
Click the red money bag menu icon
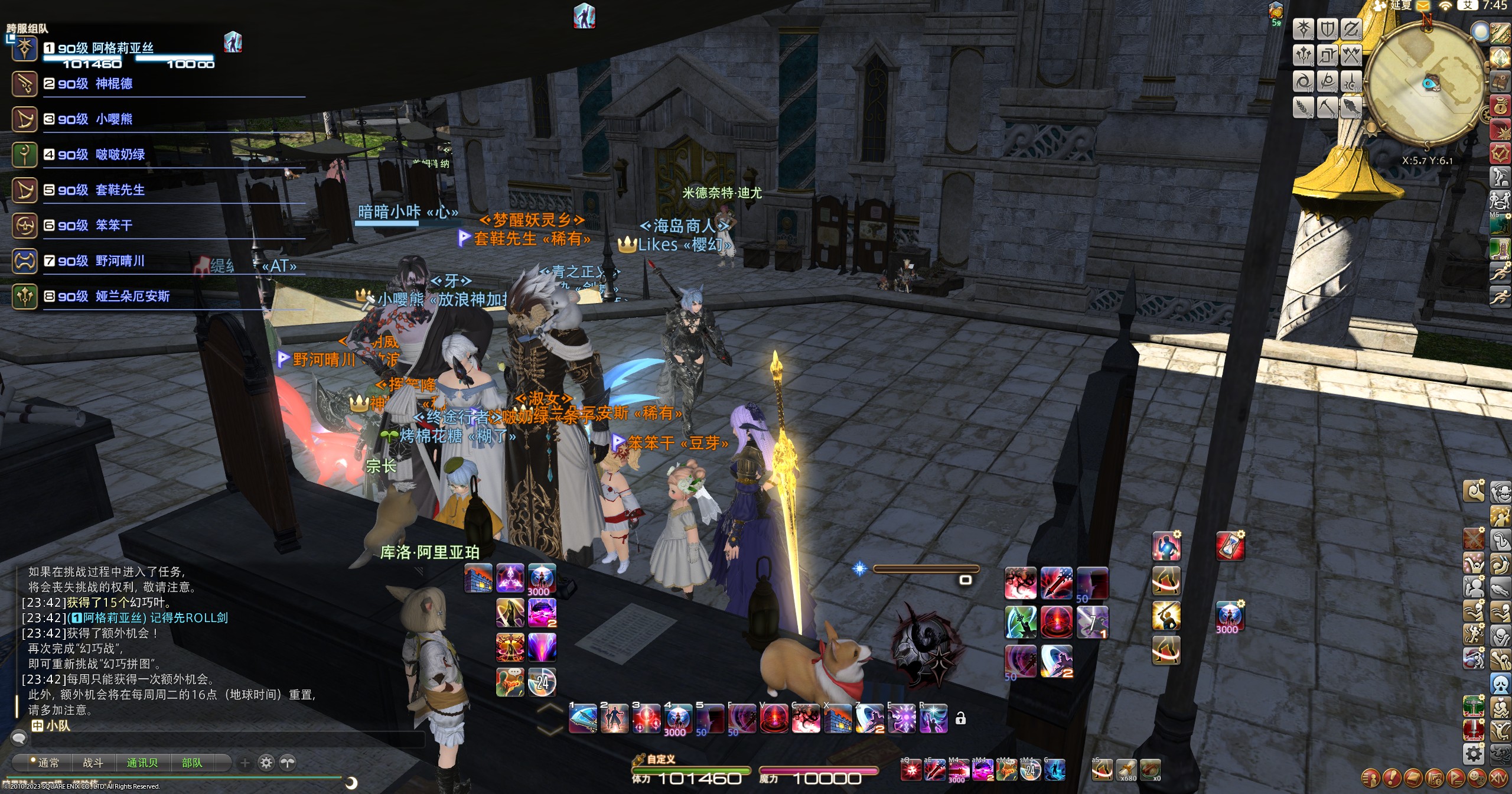pyautogui.click(x=1500, y=106)
